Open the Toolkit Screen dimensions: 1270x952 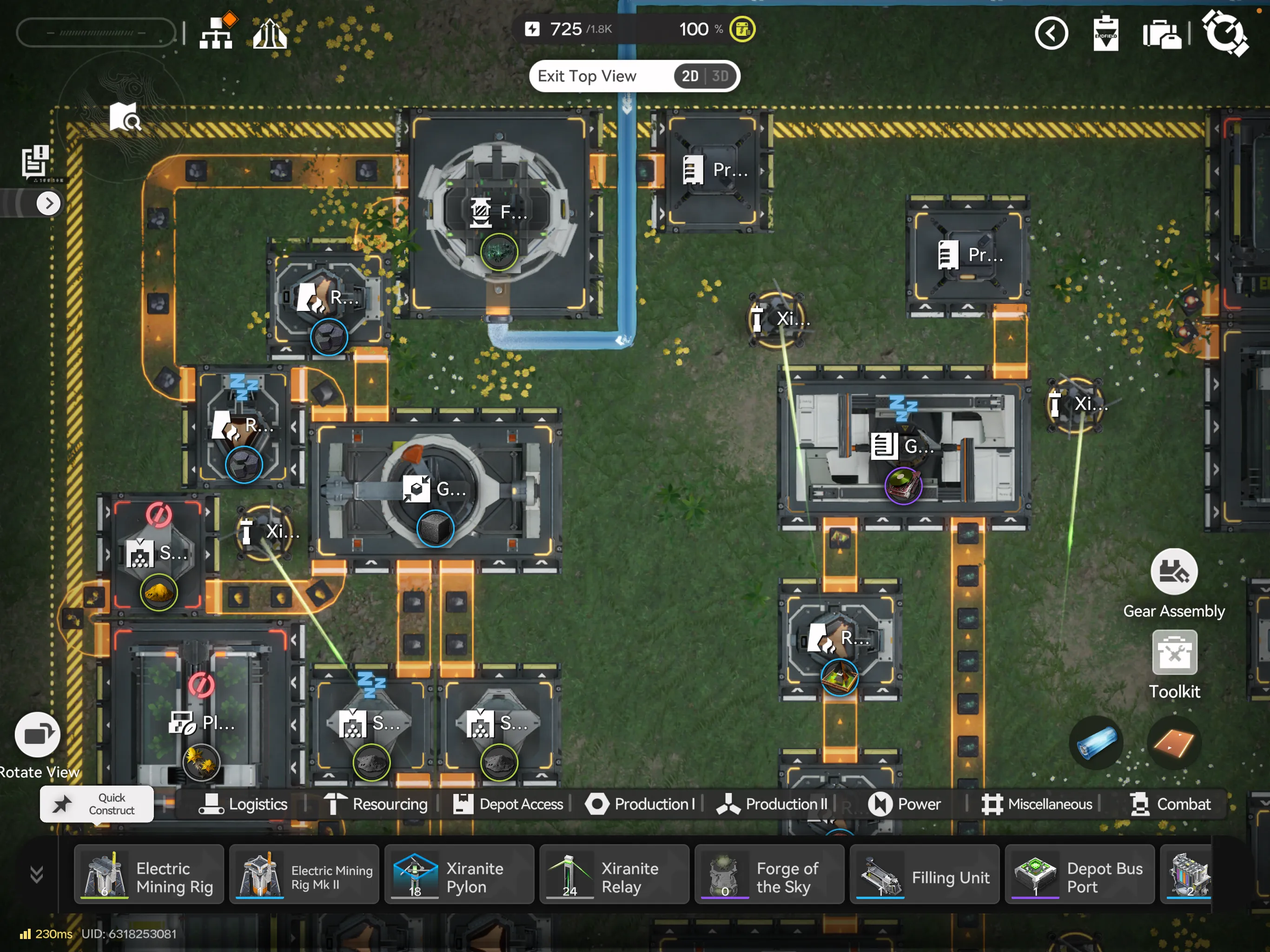[x=1174, y=653]
